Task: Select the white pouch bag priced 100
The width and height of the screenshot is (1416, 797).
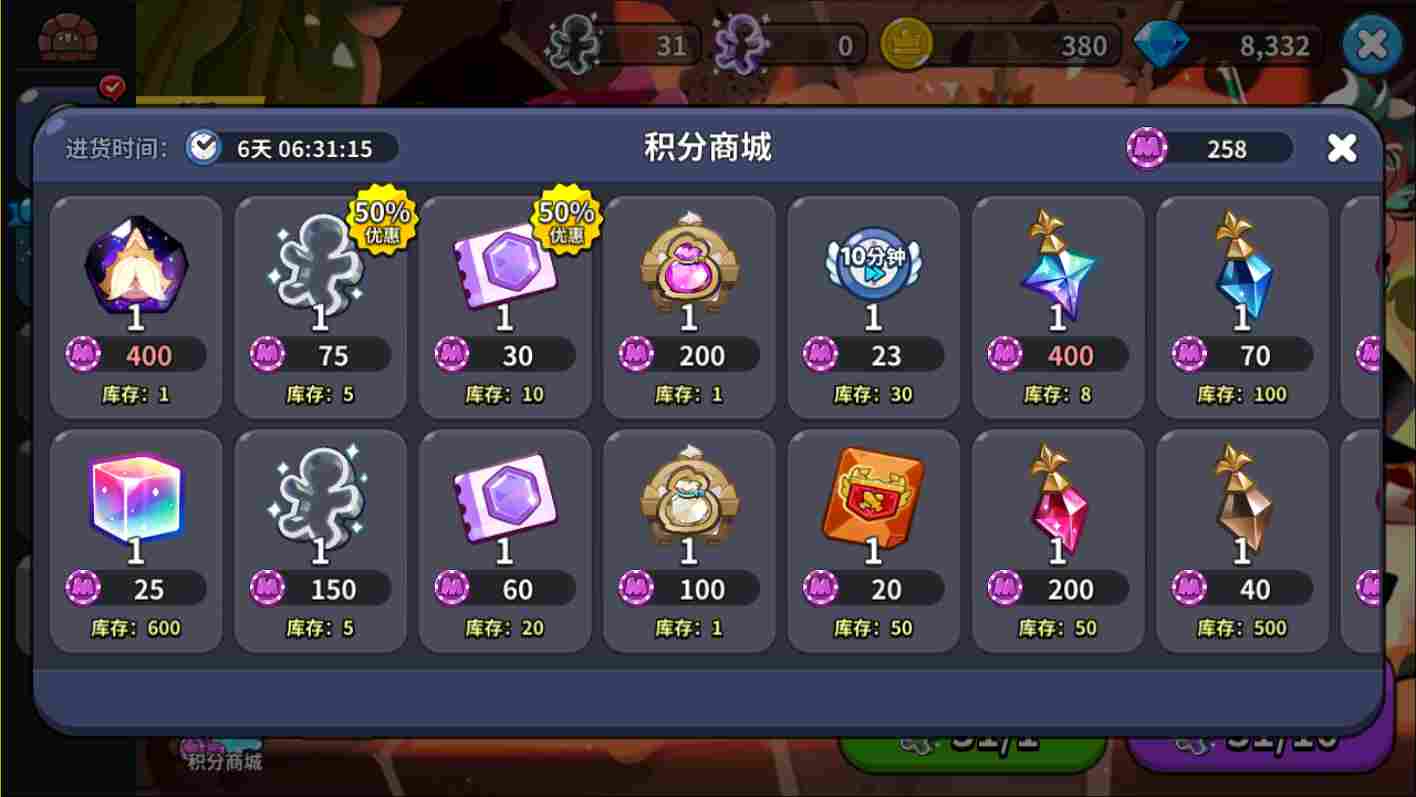Action: click(x=688, y=500)
